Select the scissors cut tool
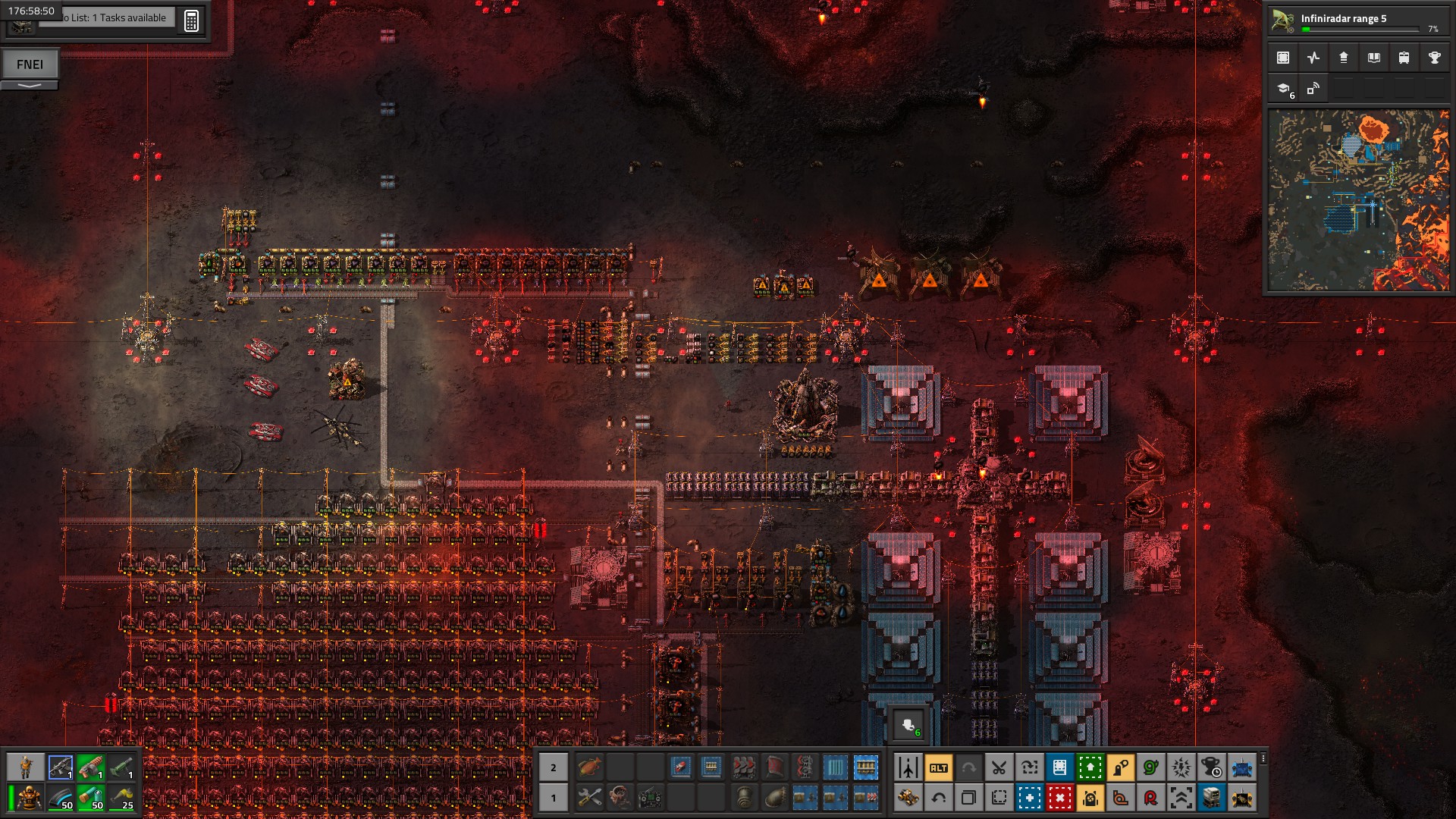The image size is (1456, 819). 999,768
